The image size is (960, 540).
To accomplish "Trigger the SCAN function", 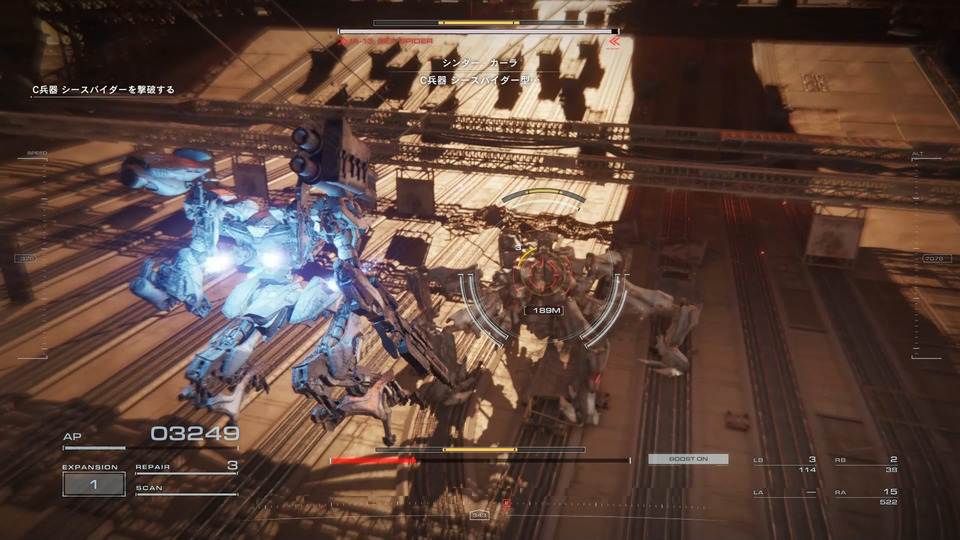I will click(x=186, y=489).
